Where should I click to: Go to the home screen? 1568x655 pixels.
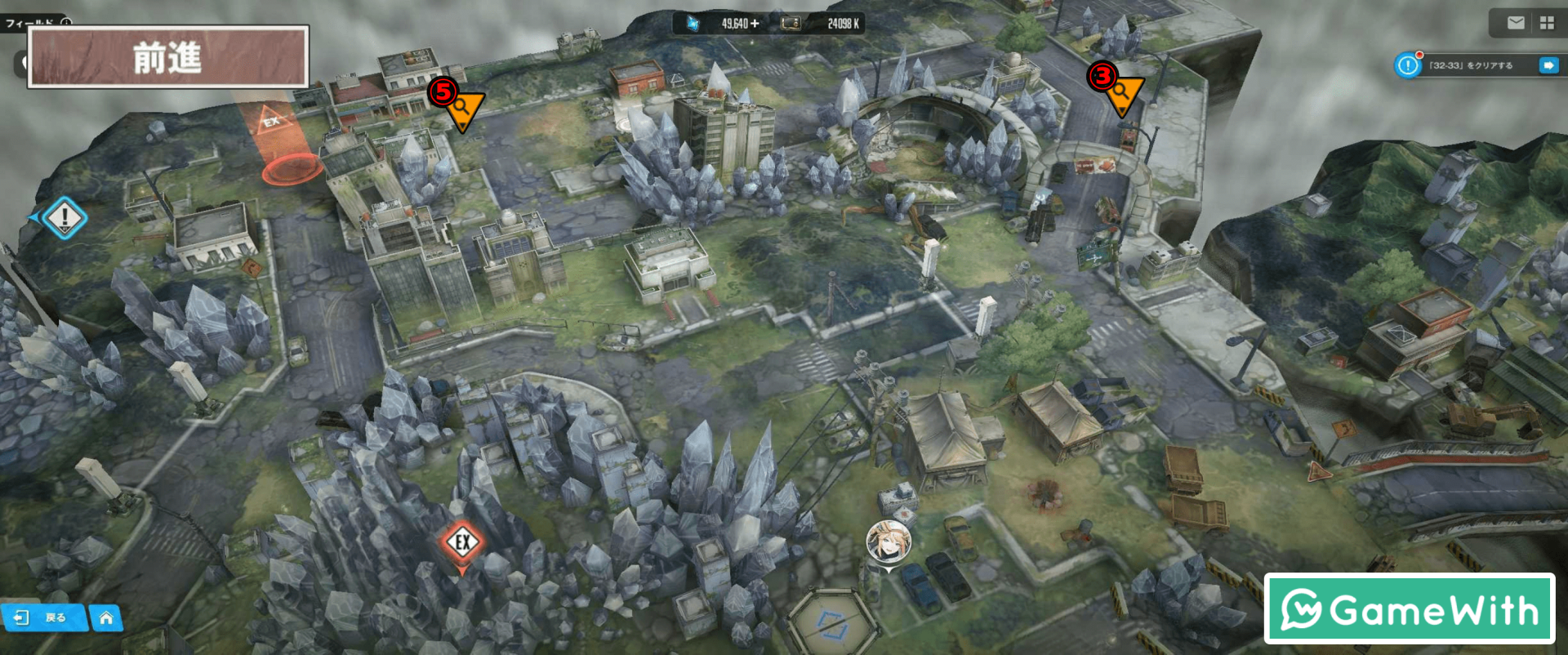[x=106, y=618]
